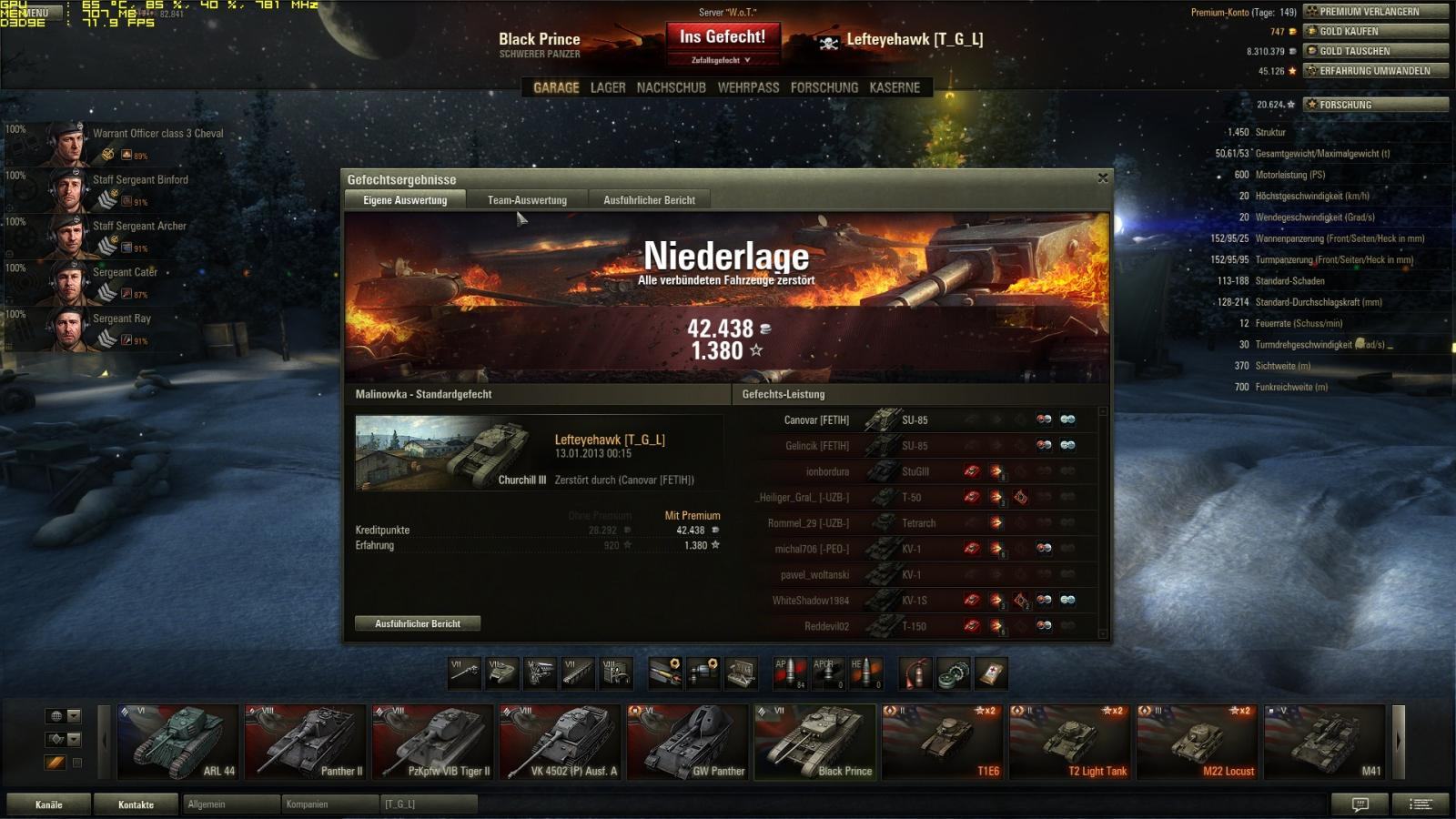Choose the GW Panther tank
1456x819 pixels.
click(687, 743)
